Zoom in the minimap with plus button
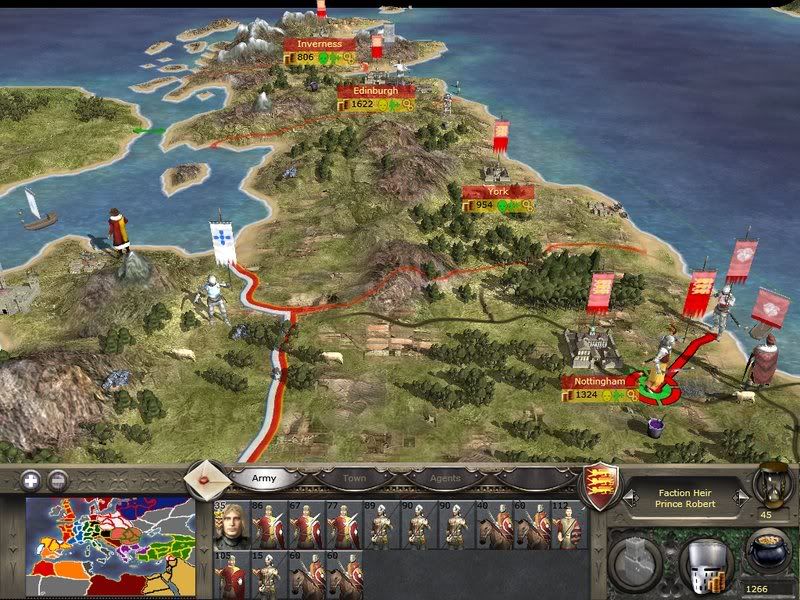This screenshot has width=800, height=600. click(x=30, y=479)
